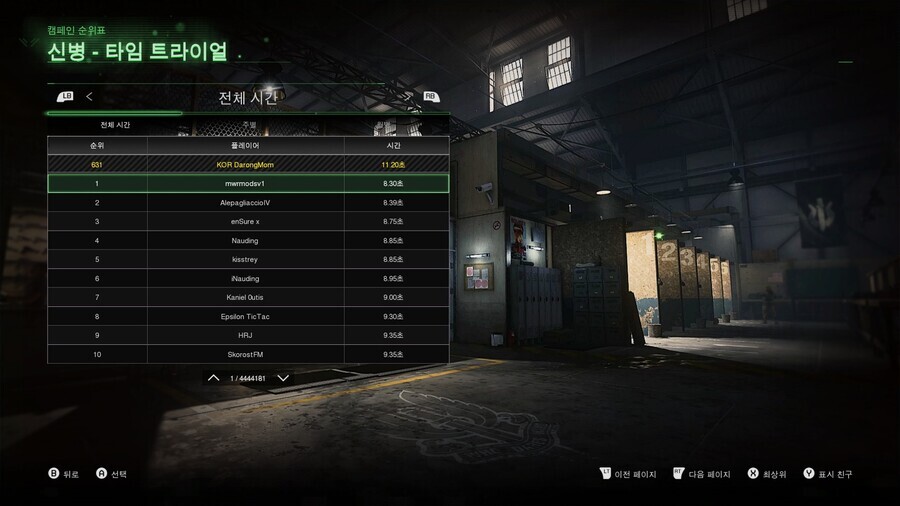Choose the AlepagliaccioIV leaderboard row
This screenshot has height=506, width=900.
point(247,203)
